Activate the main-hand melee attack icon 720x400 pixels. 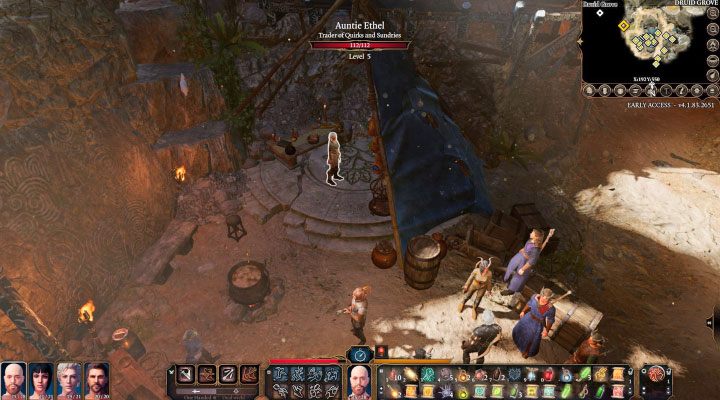click(186, 376)
